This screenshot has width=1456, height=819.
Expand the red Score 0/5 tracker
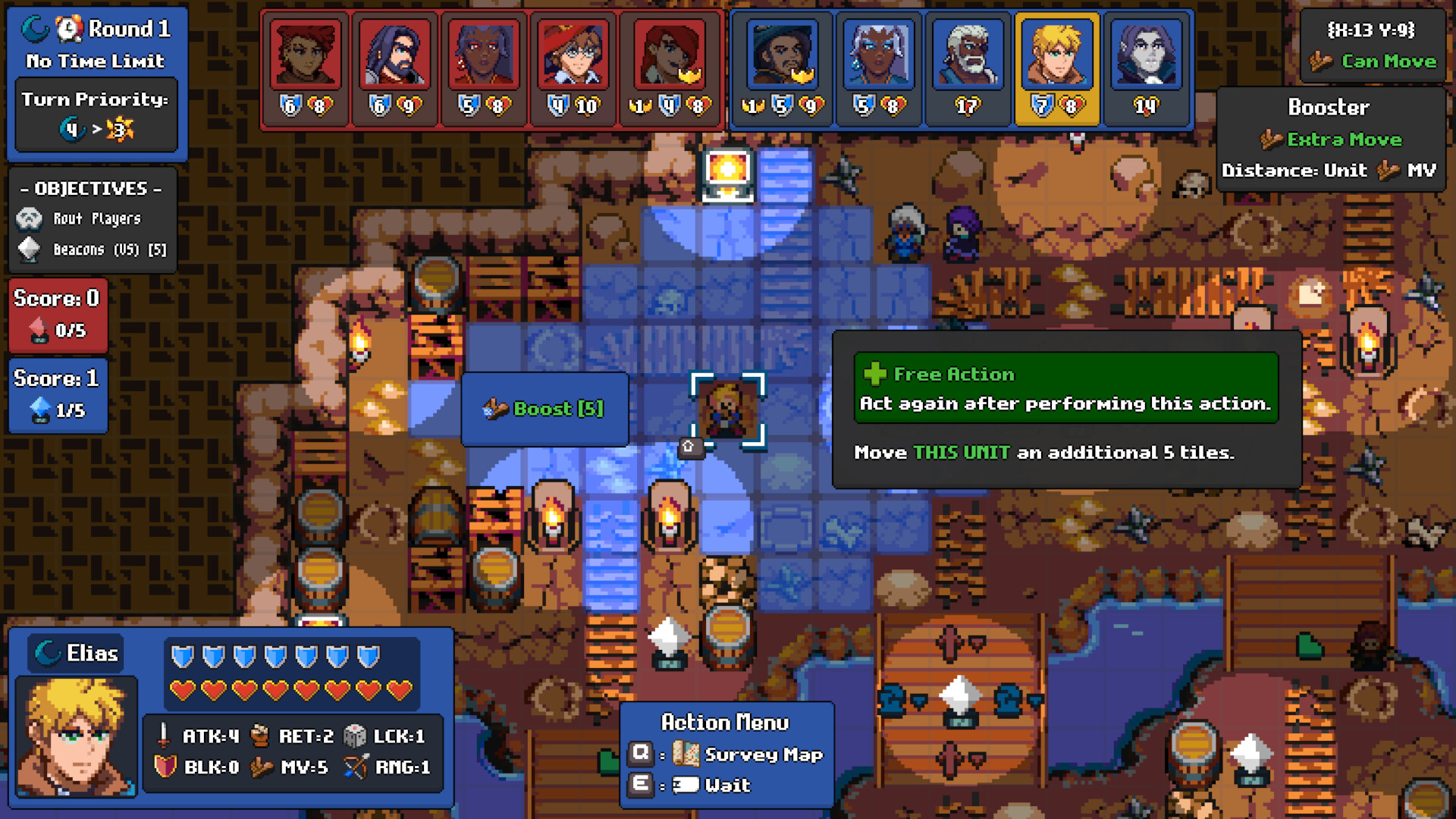coord(57,315)
